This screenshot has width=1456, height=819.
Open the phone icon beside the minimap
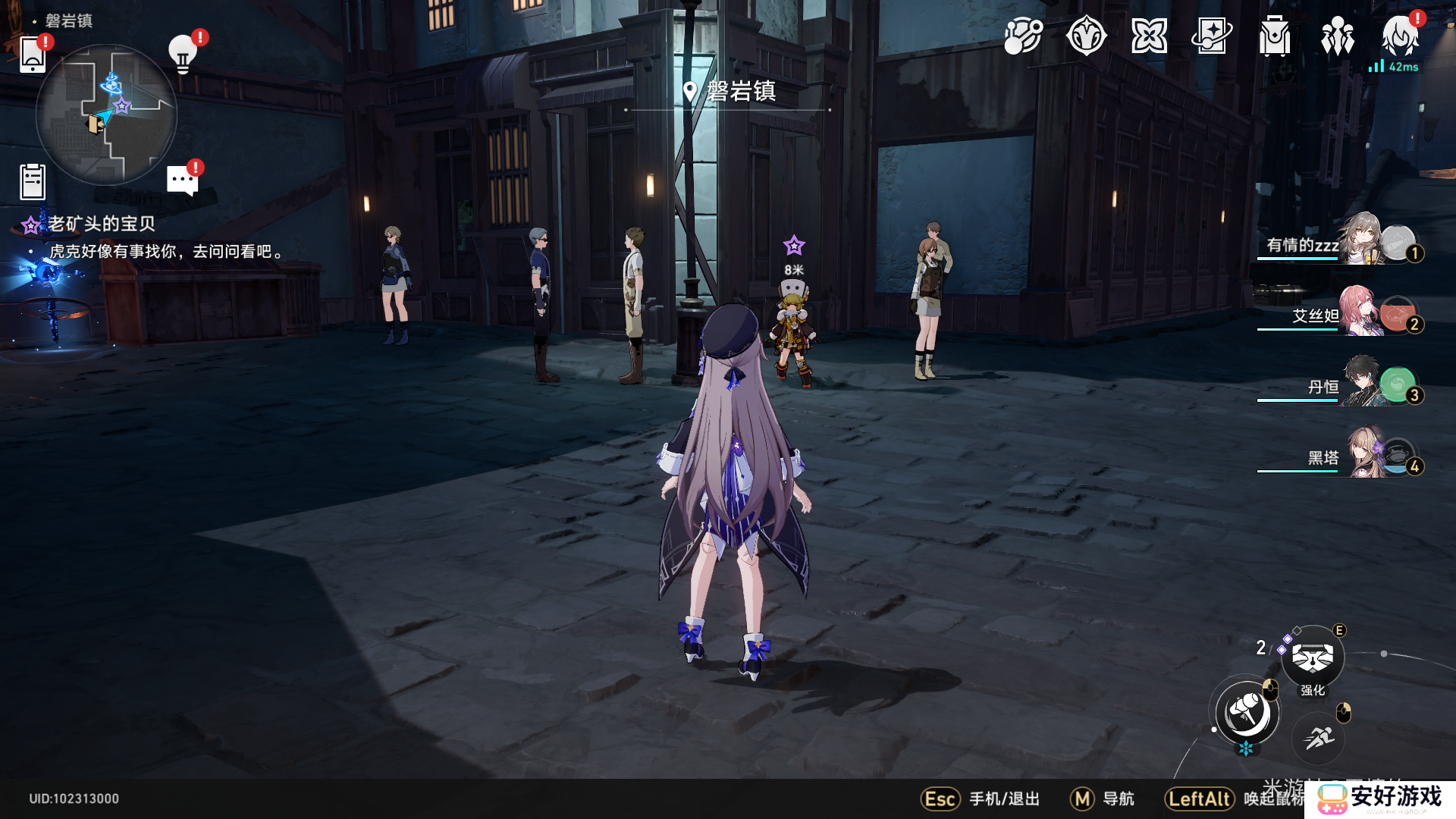click(x=33, y=55)
